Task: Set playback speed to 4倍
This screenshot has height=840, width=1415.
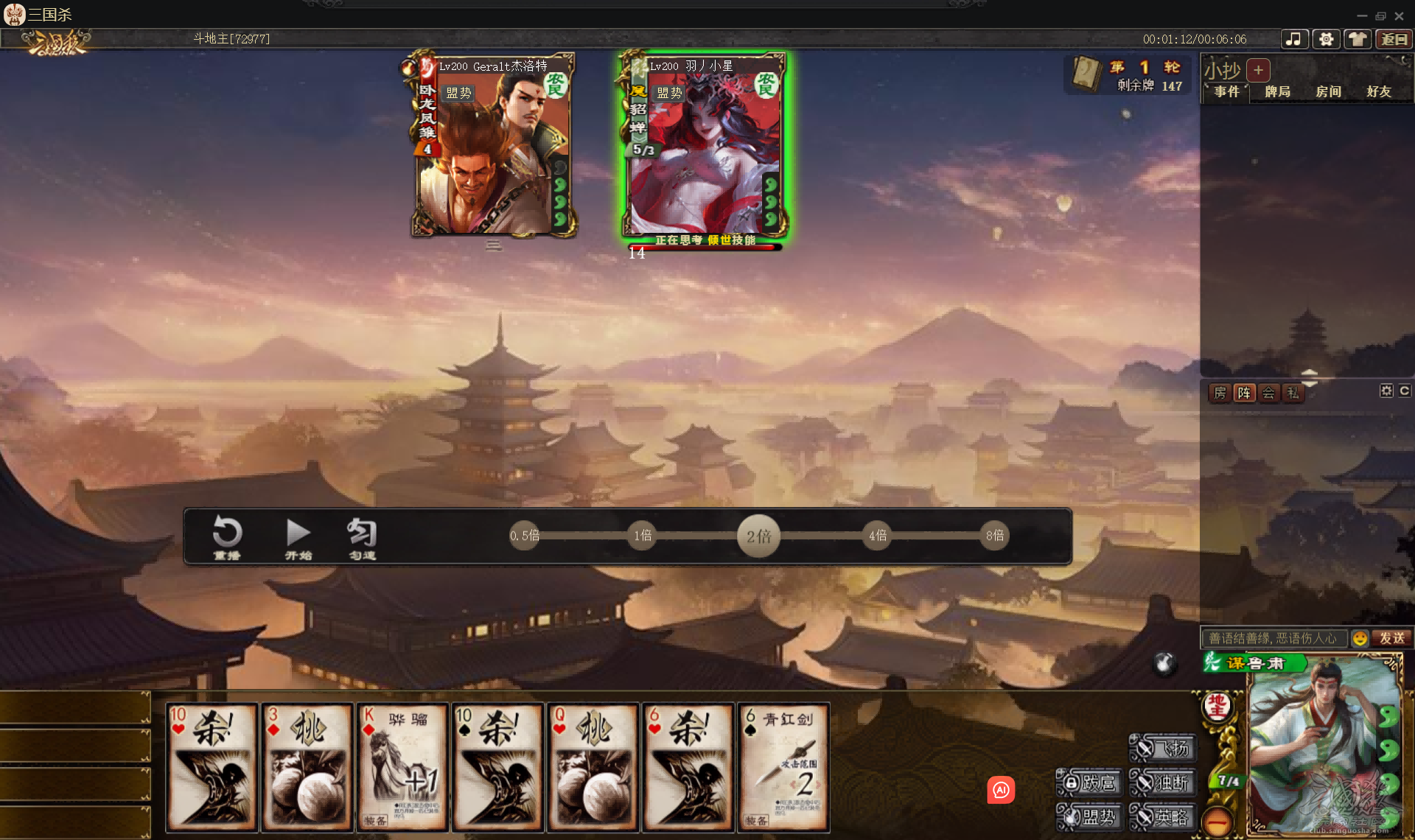Action: (876, 536)
